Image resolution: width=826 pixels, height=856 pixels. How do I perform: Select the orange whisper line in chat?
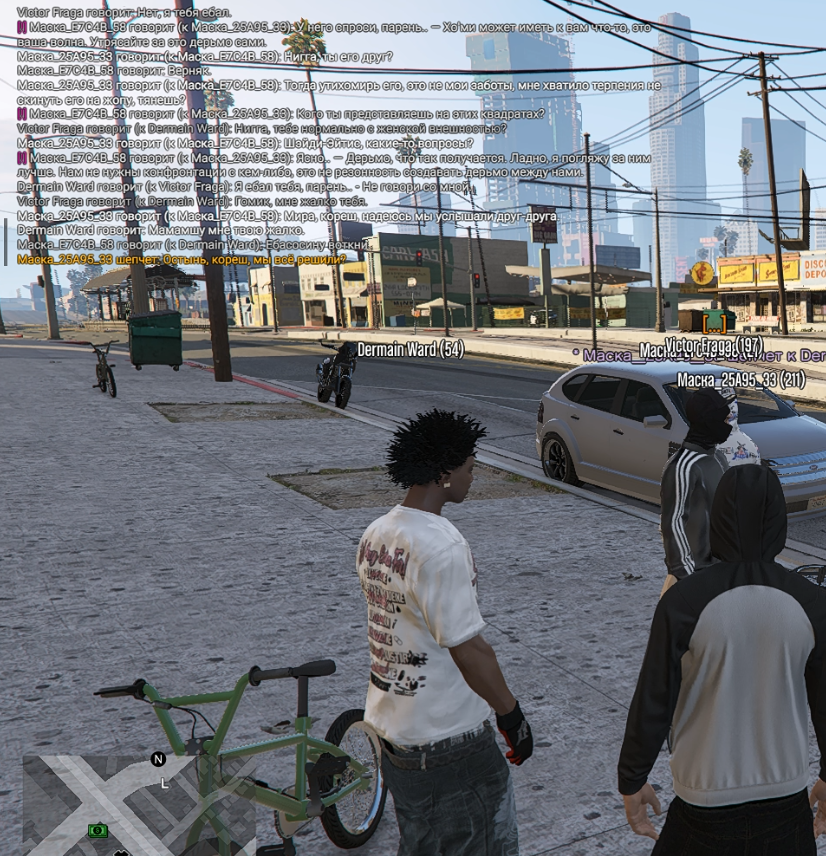[181, 259]
